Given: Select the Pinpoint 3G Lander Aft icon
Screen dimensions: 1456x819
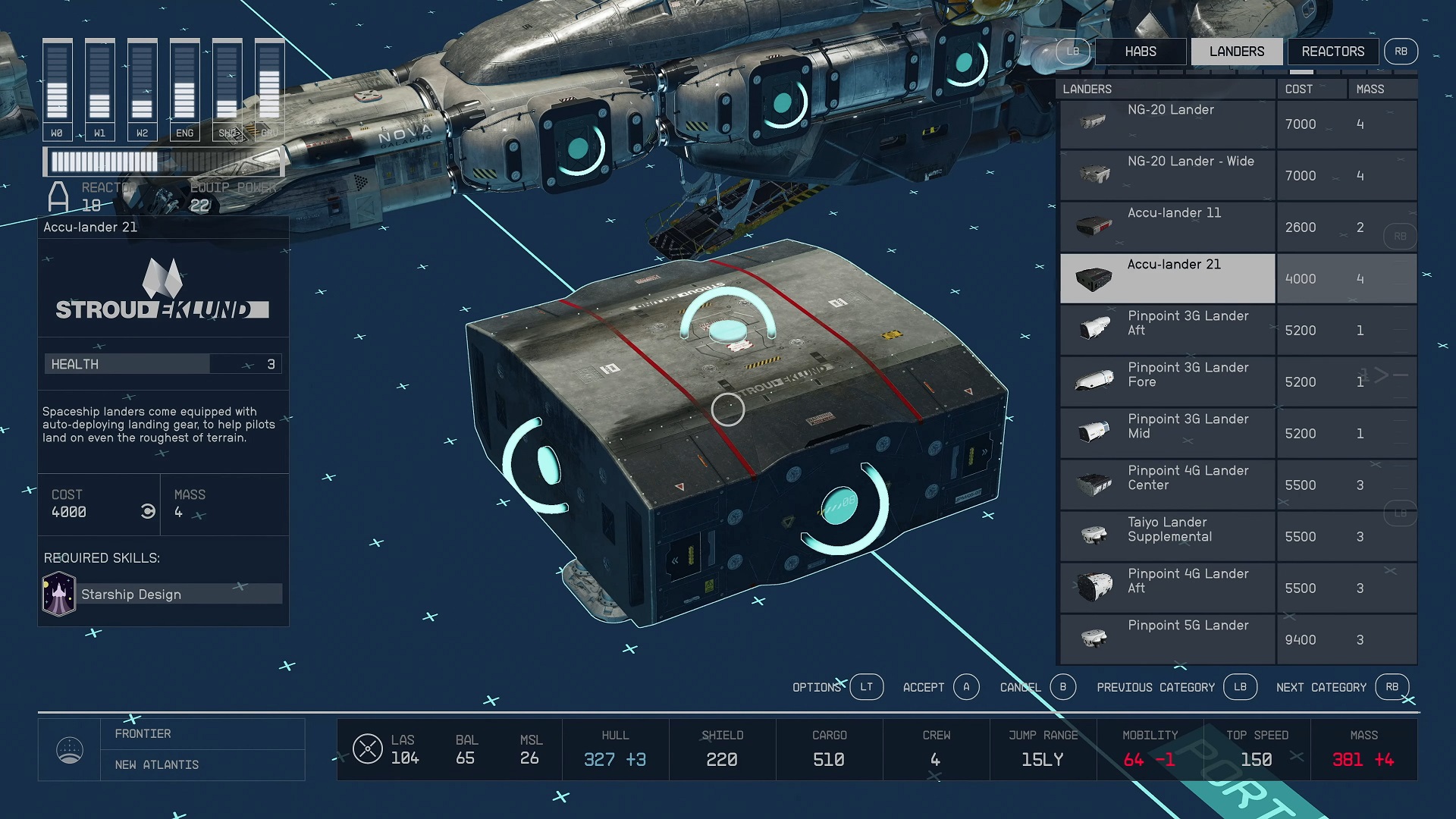Looking at the screenshot, I should (1092, 328).
